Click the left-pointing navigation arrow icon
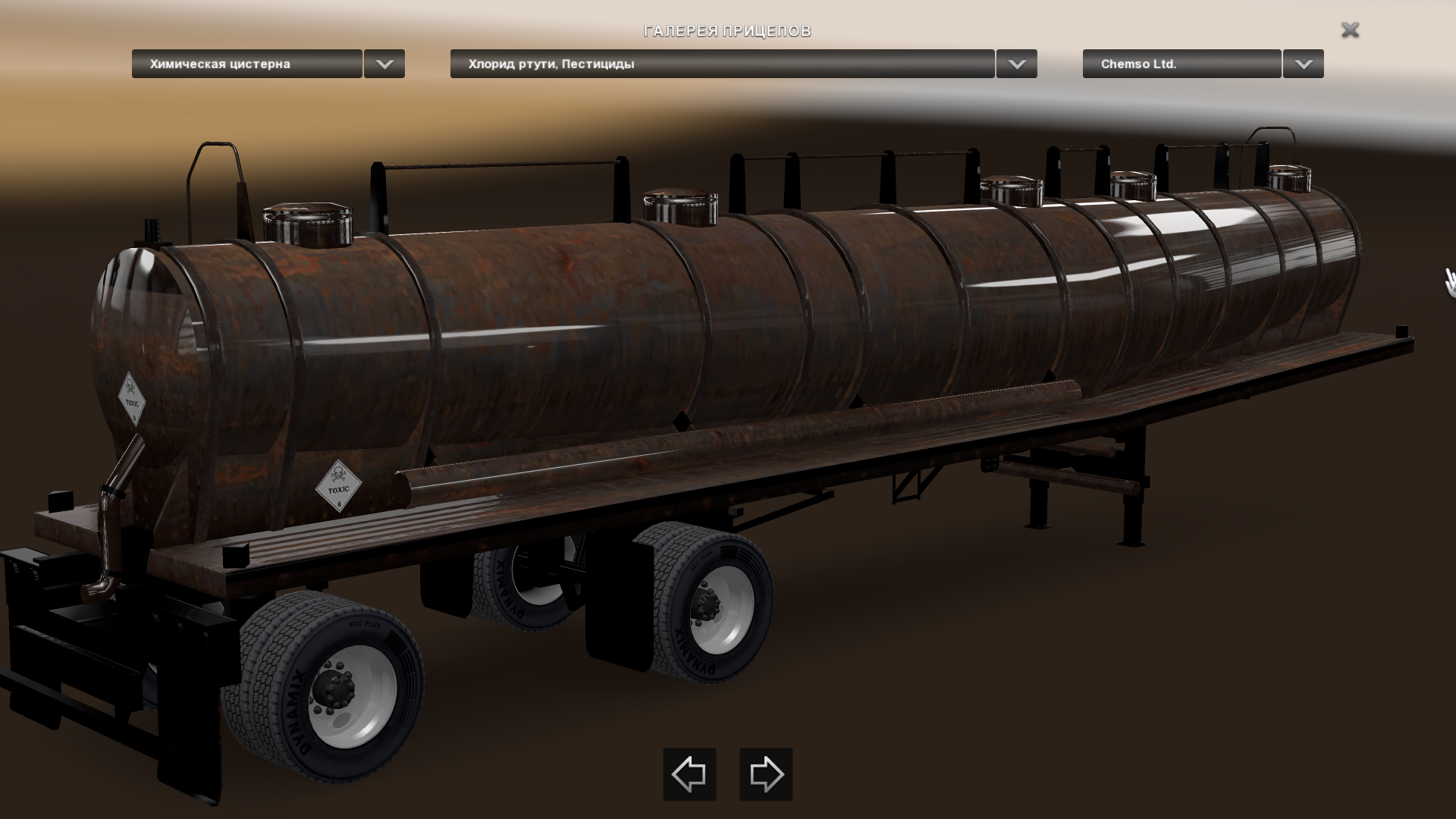Viewport: 1456px width, 819px height. click(689, 776)
